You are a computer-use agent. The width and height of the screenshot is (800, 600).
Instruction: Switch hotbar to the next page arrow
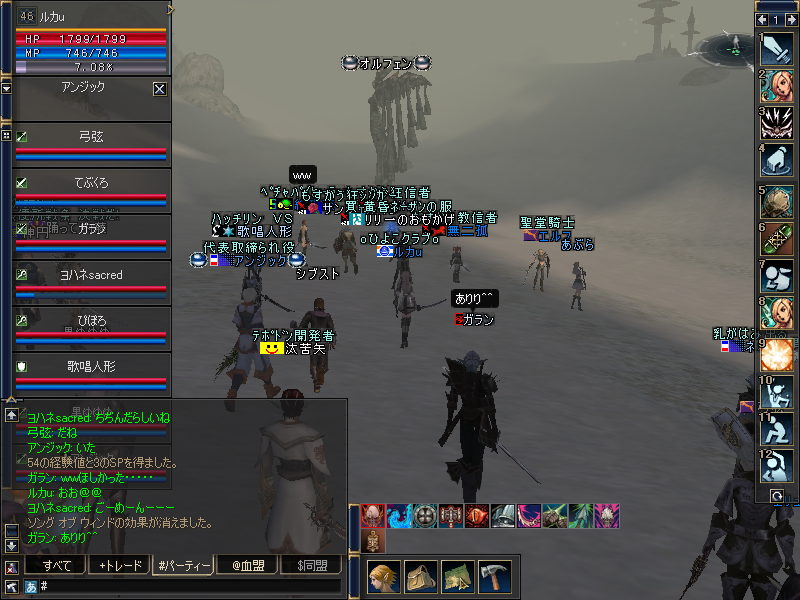[791, 19]
